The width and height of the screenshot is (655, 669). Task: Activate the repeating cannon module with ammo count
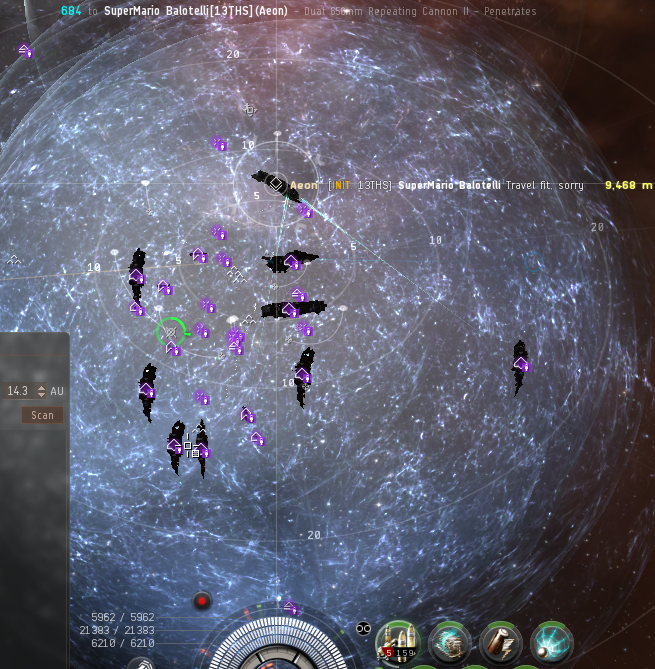[398, 641]
